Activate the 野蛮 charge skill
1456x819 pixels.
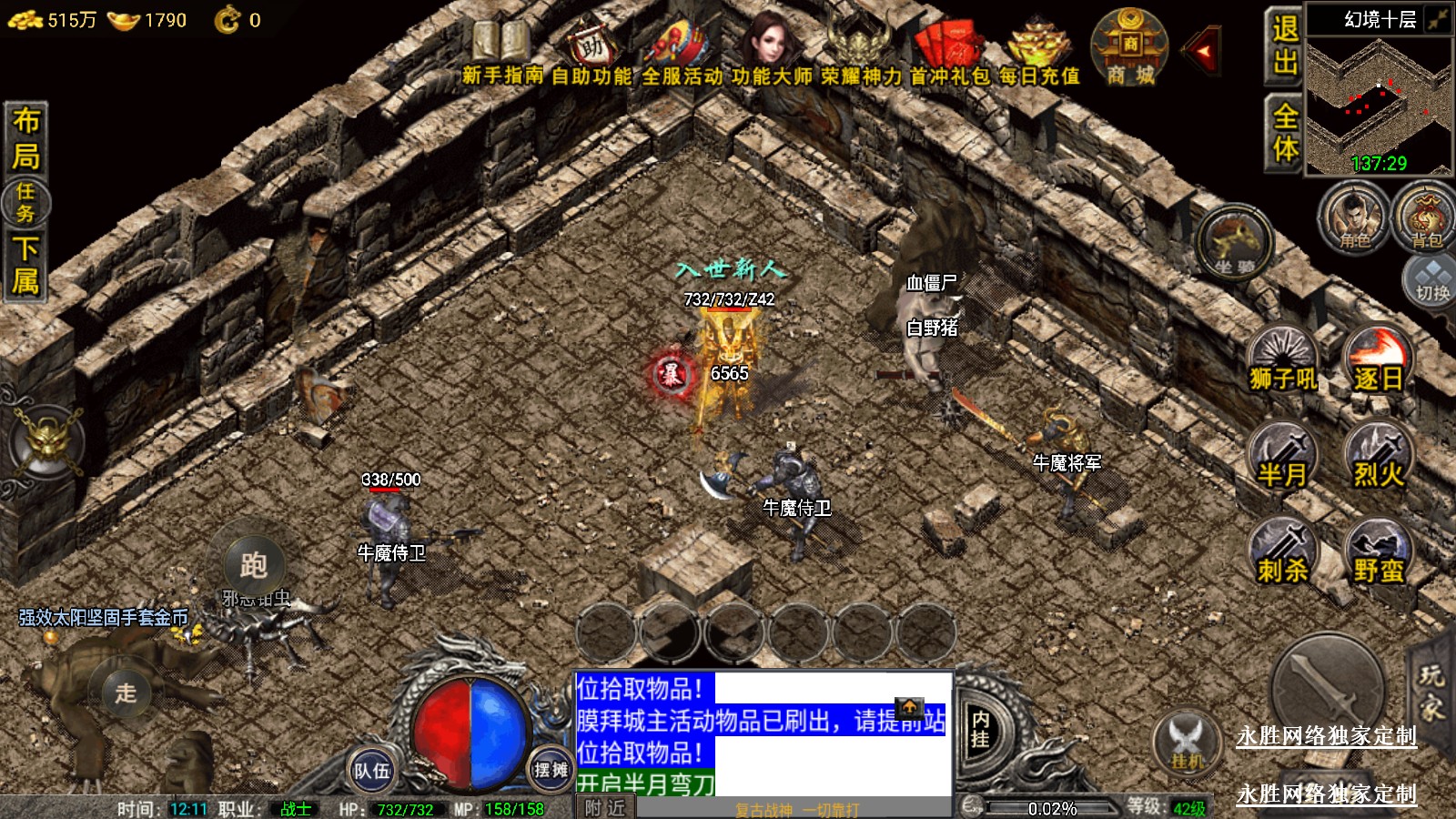[1379, 552]
